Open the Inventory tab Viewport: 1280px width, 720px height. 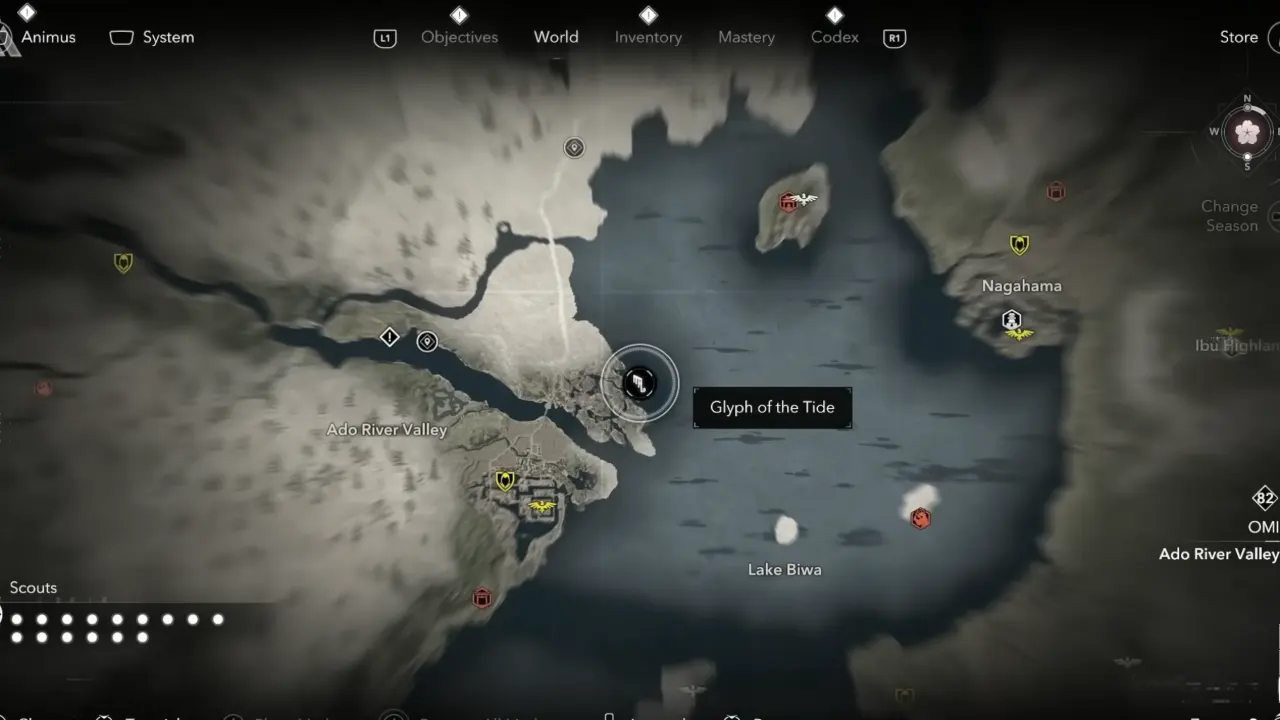point(648,37)
